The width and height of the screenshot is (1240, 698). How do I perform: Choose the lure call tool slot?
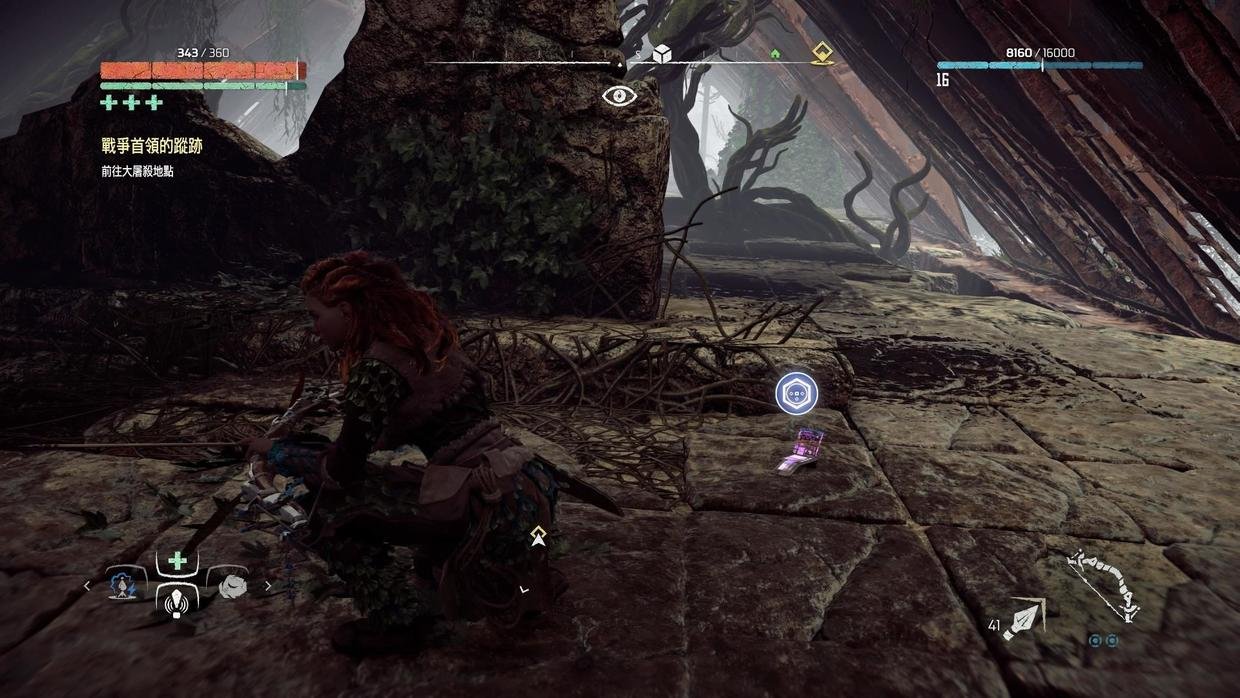[177, 600]
